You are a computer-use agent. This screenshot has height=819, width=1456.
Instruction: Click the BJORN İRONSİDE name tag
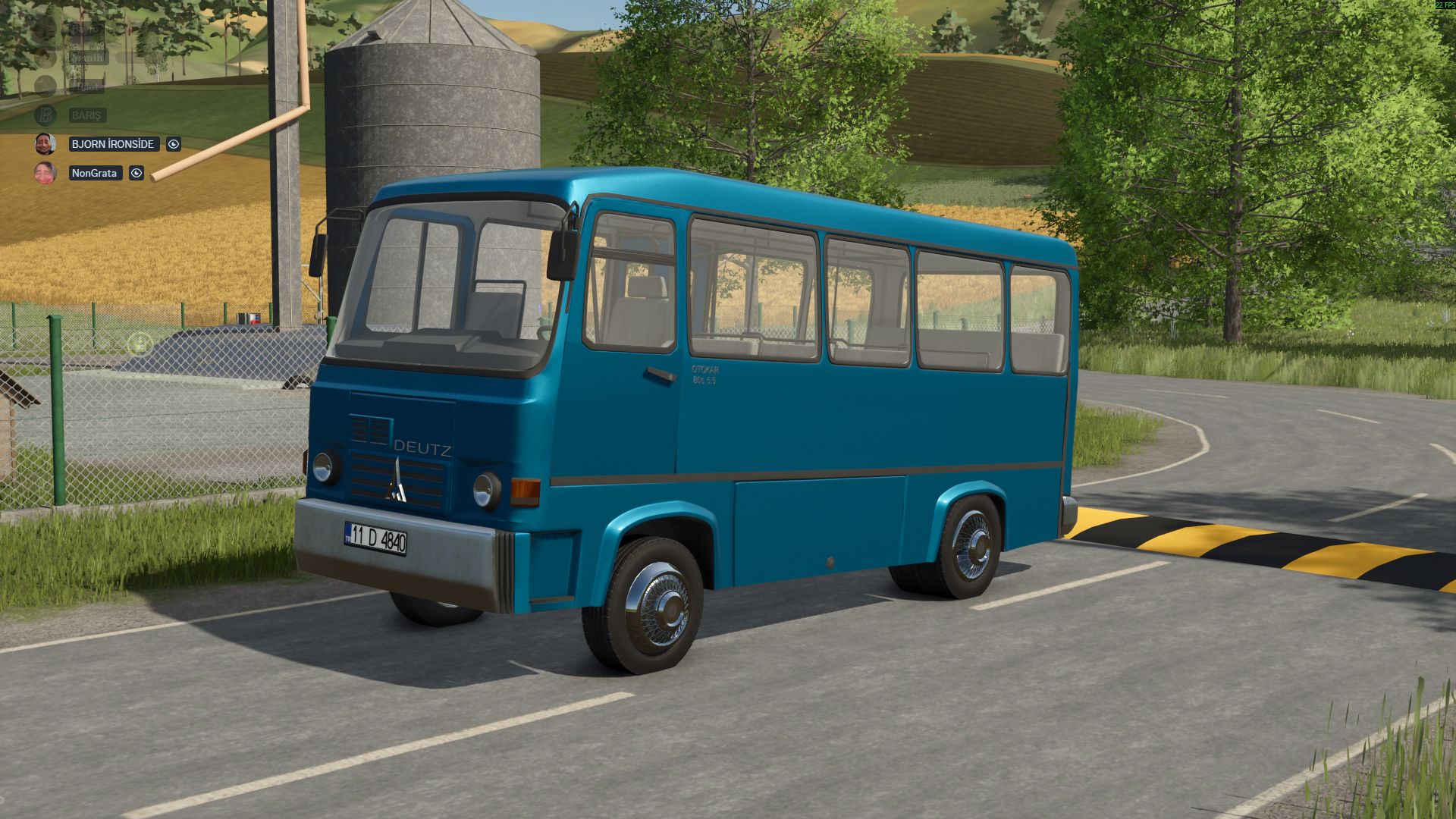click(114, 144)
